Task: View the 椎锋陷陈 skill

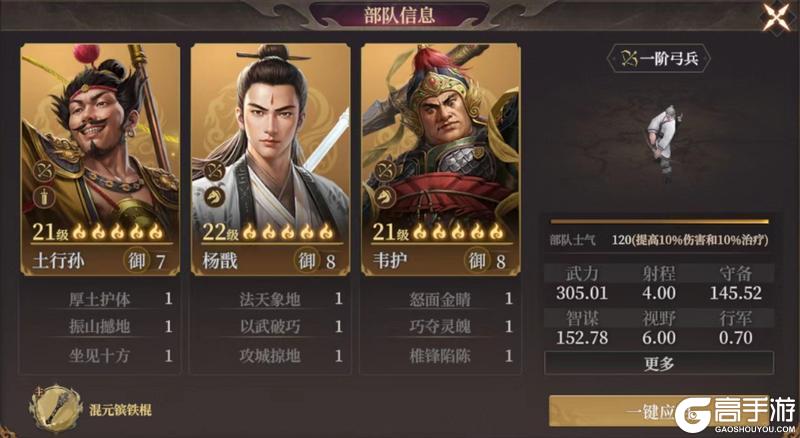Action: (x=440, y=355)
